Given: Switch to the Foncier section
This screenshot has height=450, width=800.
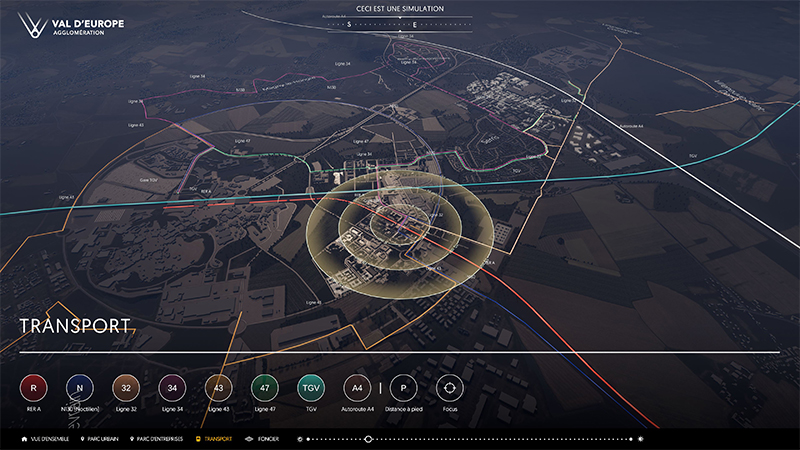Looking at the screenshot, I should tap(265, 439).
